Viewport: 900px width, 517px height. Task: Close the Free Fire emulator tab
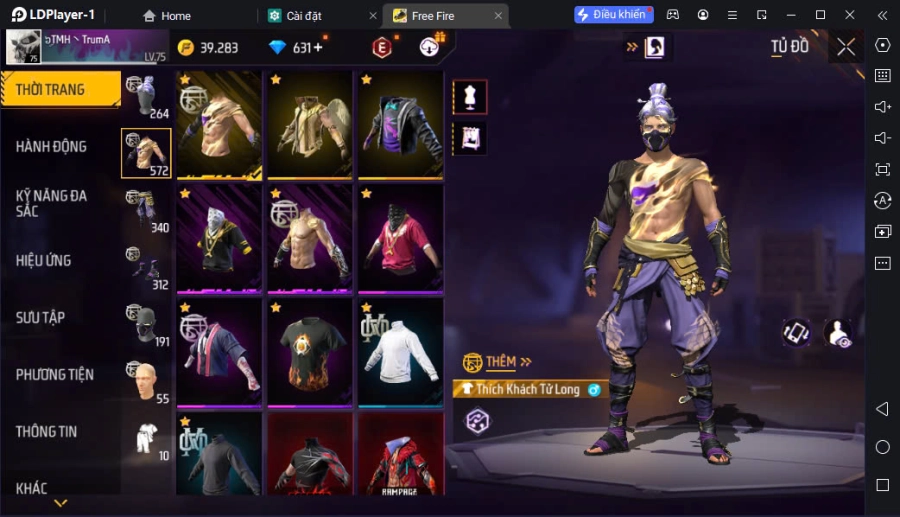coord(498,16)
